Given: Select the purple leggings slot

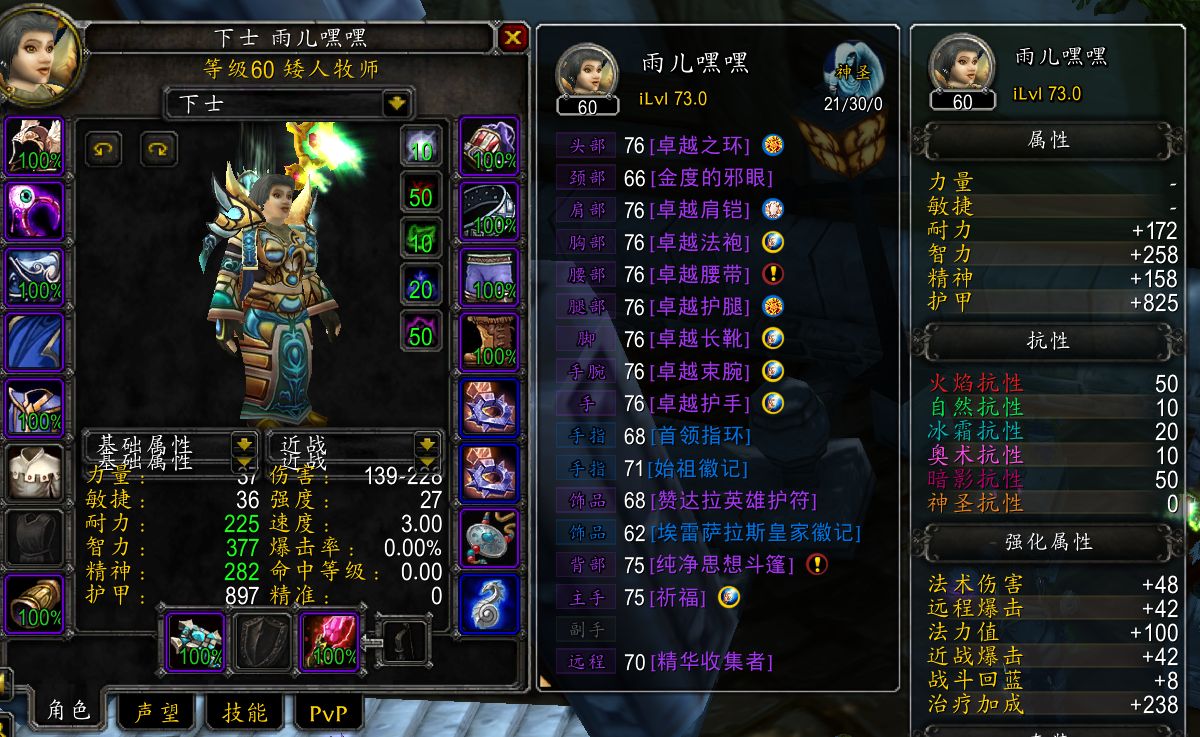Looking at the screenshot, I should 490,277.
